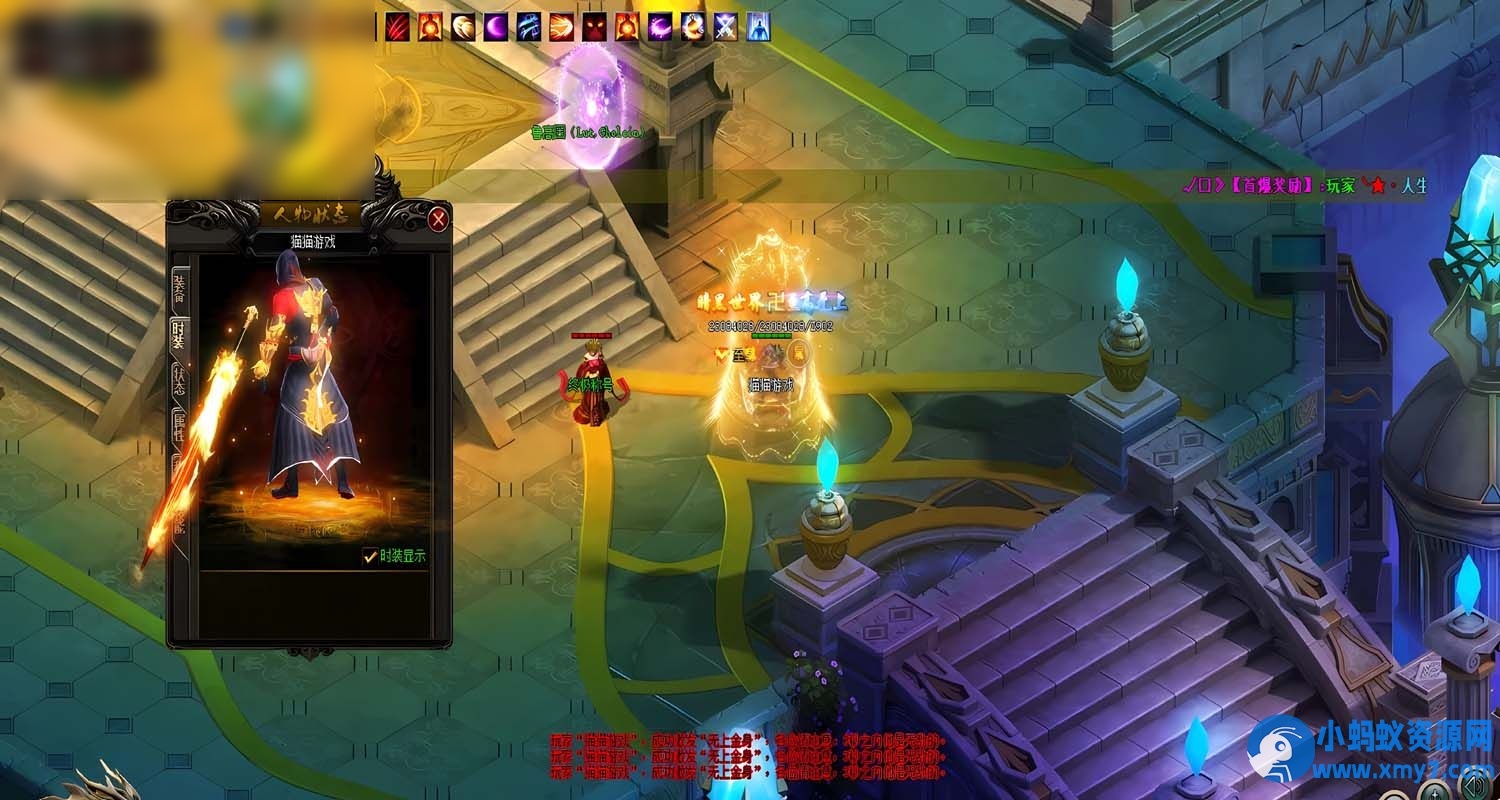Switch to the 装备 equipment tab
This screenshot has height=800, width=1500.
click(179, 288)
